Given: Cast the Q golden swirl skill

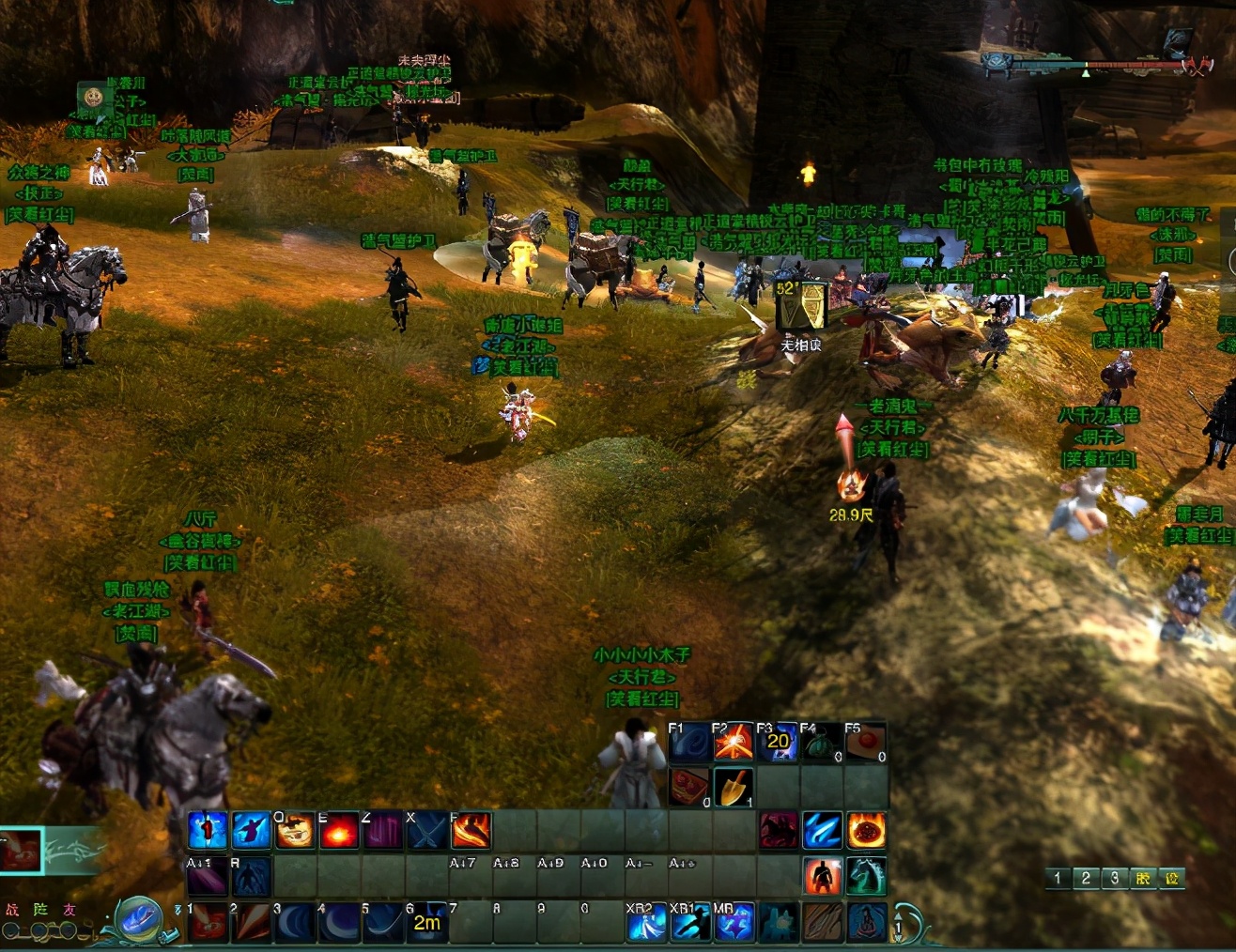Looking at the screenshot, I should pyautogui.click(x=294, y=831).
